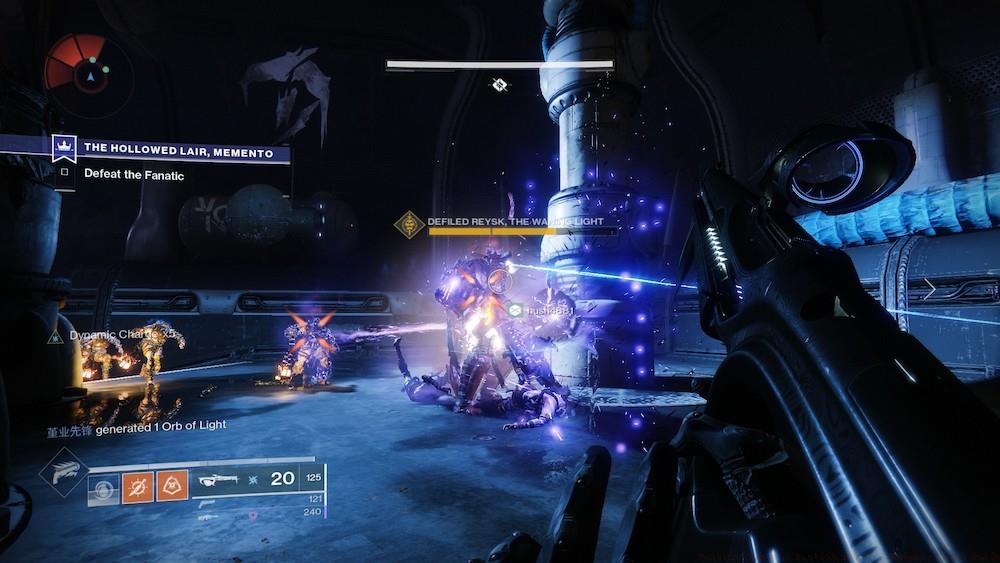
Task: Select the class ability icon
Action: tap(103, 487)
